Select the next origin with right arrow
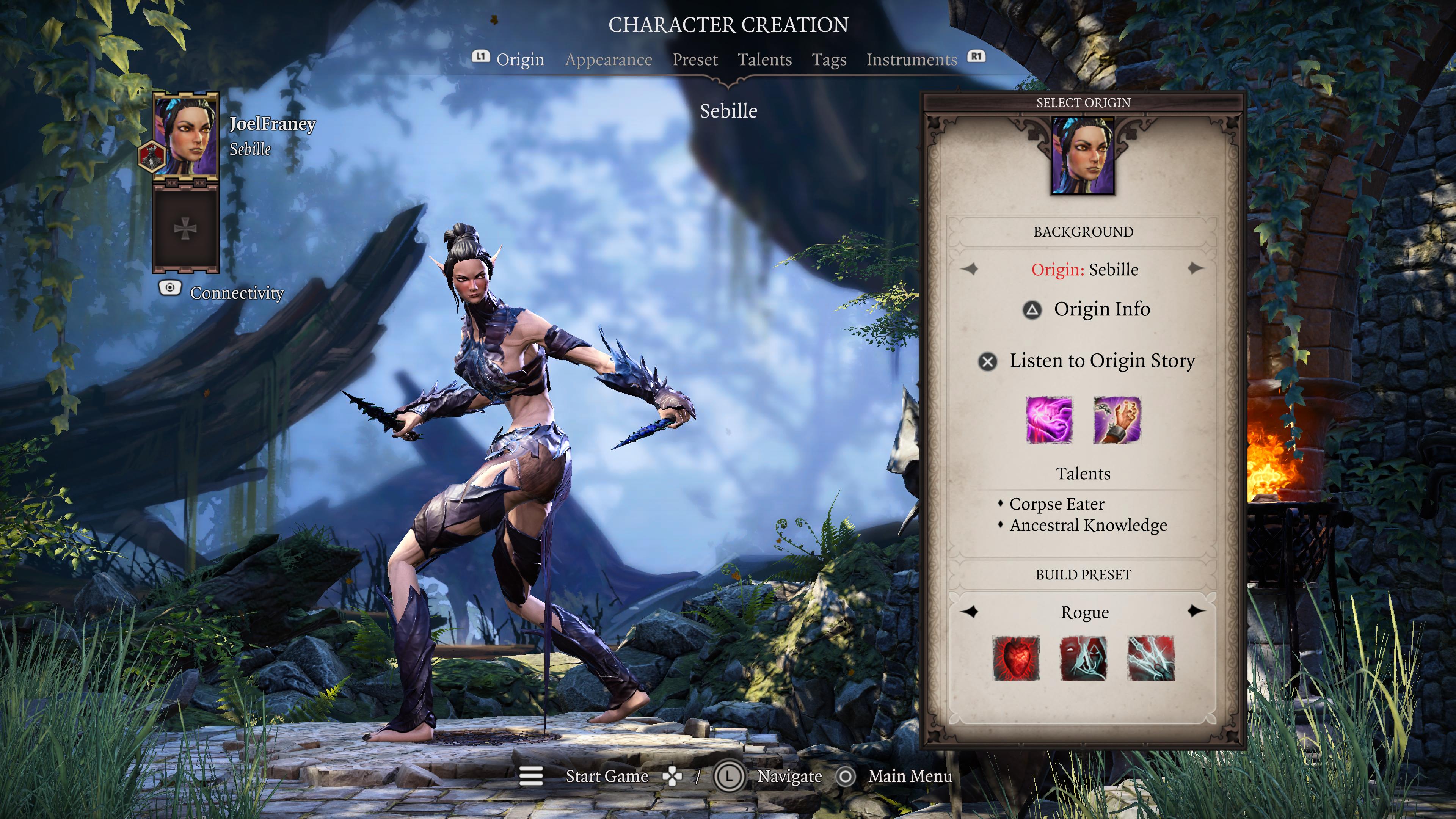 pos(1196,270)
